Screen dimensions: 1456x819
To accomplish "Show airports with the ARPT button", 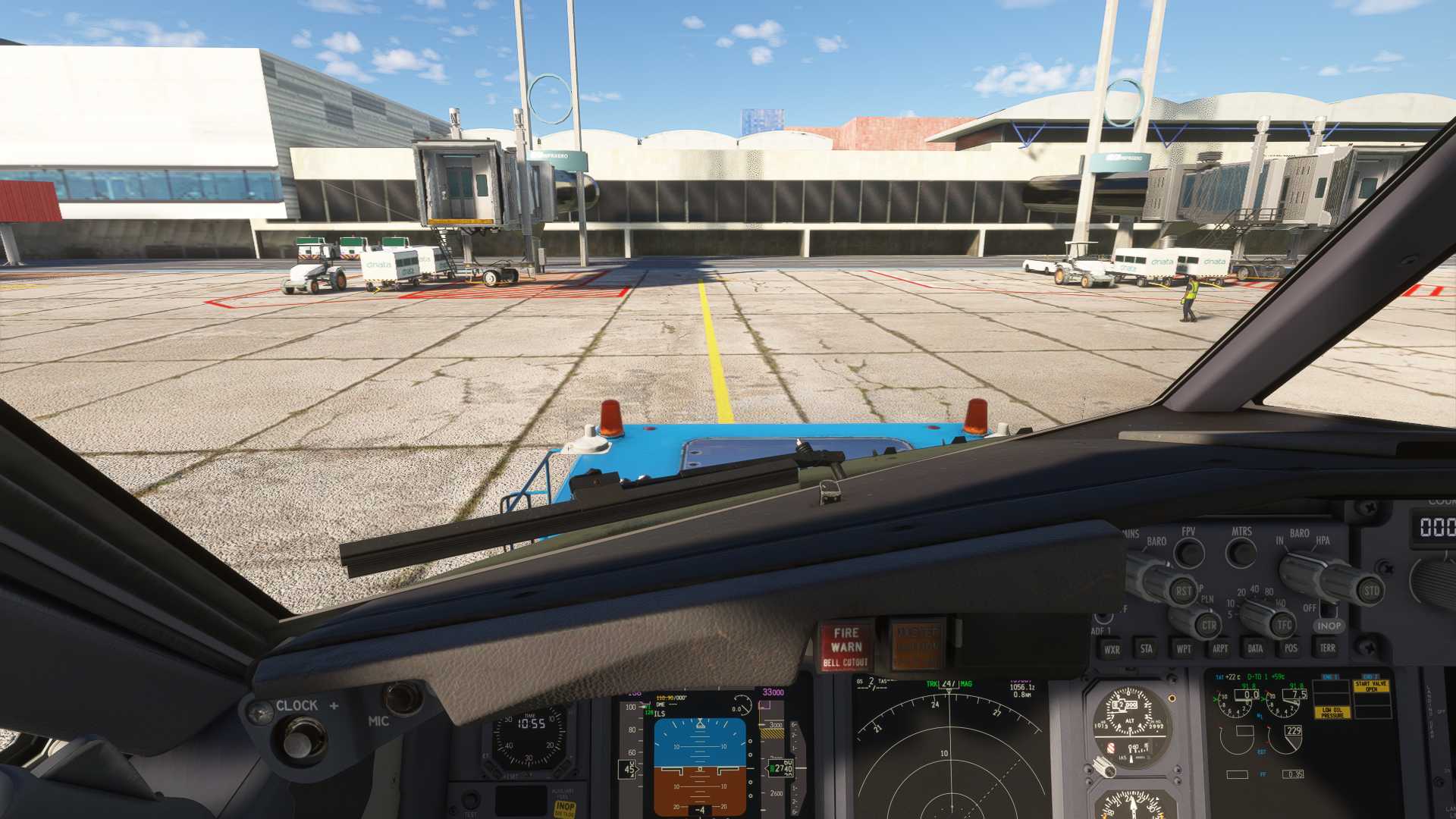I will (1219, 648).
